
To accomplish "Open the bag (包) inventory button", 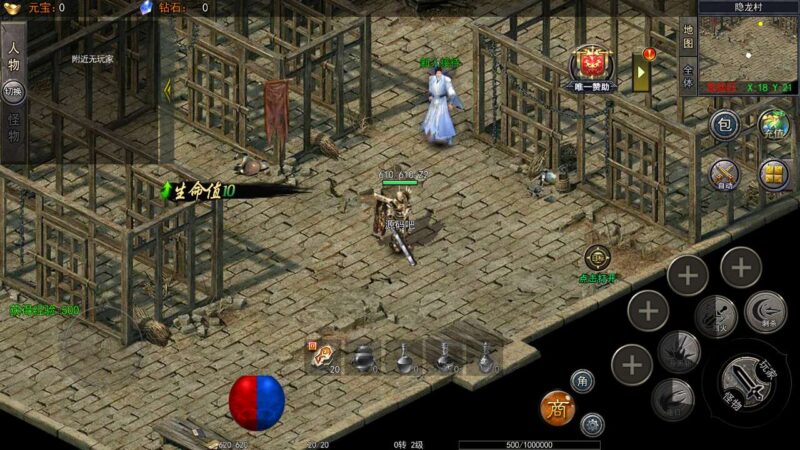I will click(x=724, y=125).
